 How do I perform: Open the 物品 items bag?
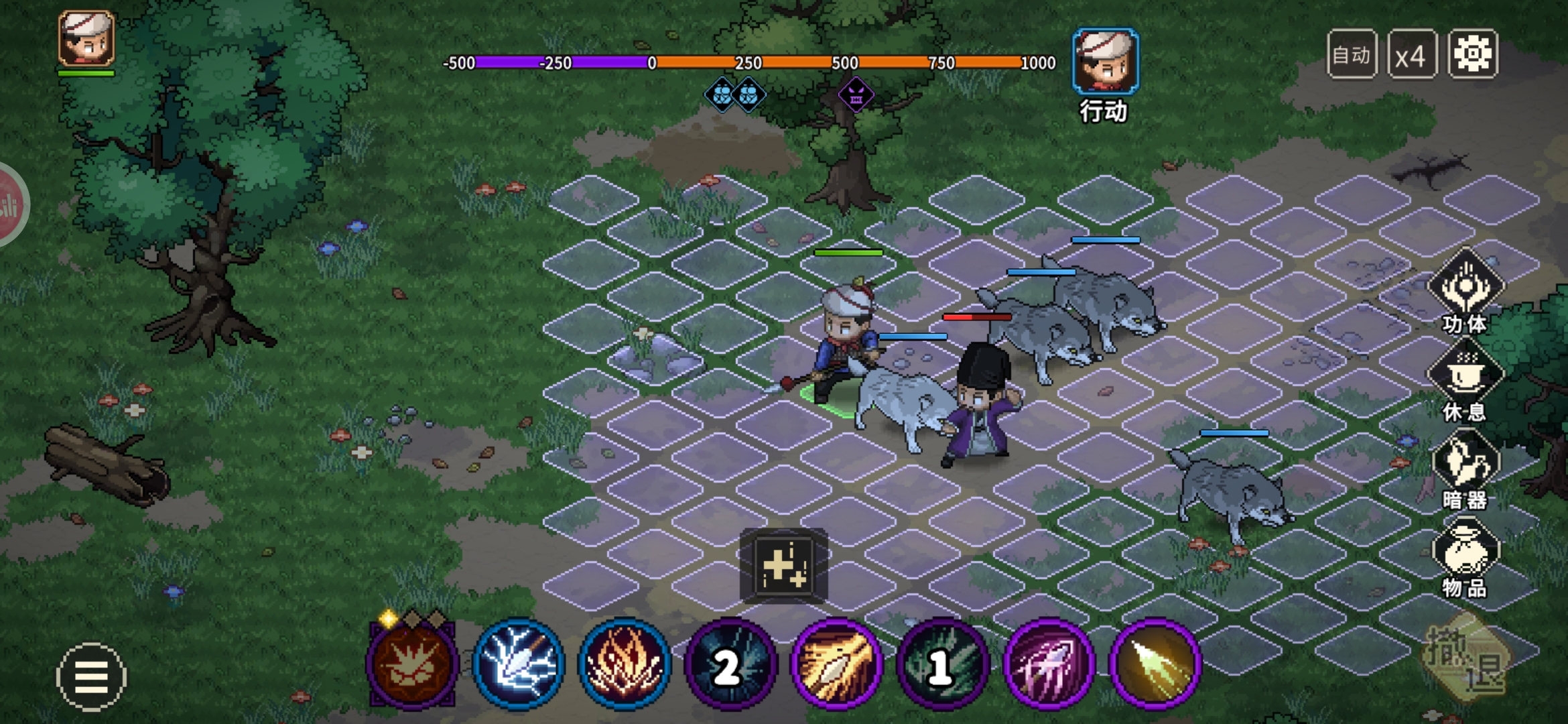tap(1465, 555)
